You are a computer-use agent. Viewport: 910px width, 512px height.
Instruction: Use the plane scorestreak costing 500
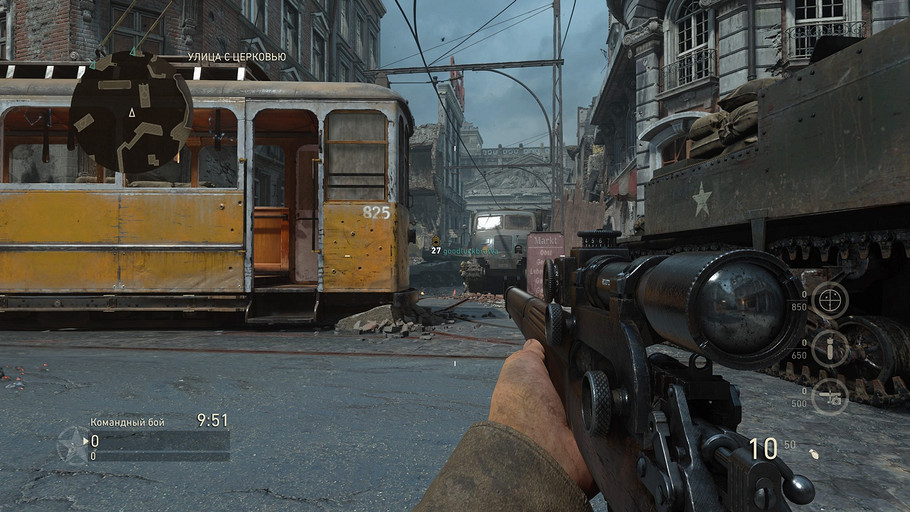[x=829, y=396]
